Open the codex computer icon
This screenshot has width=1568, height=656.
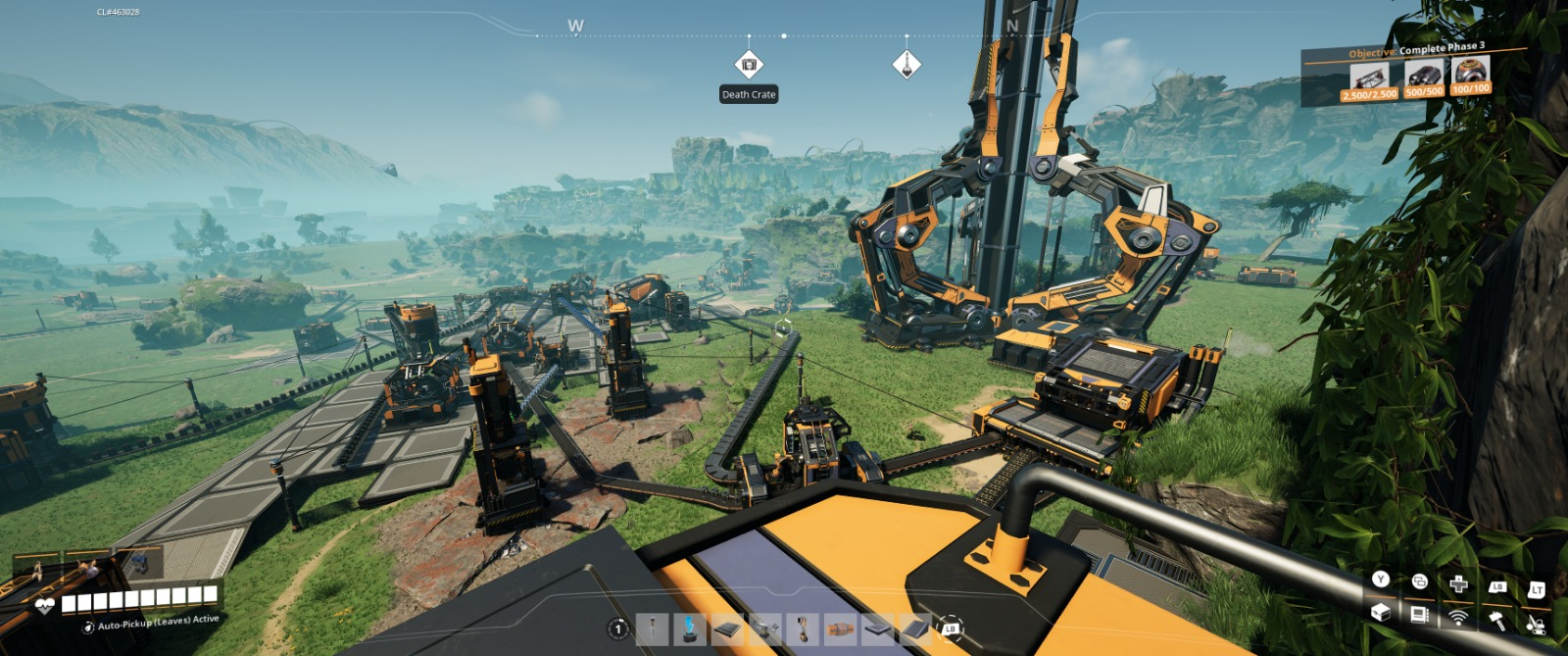(x=1419, y=615)
